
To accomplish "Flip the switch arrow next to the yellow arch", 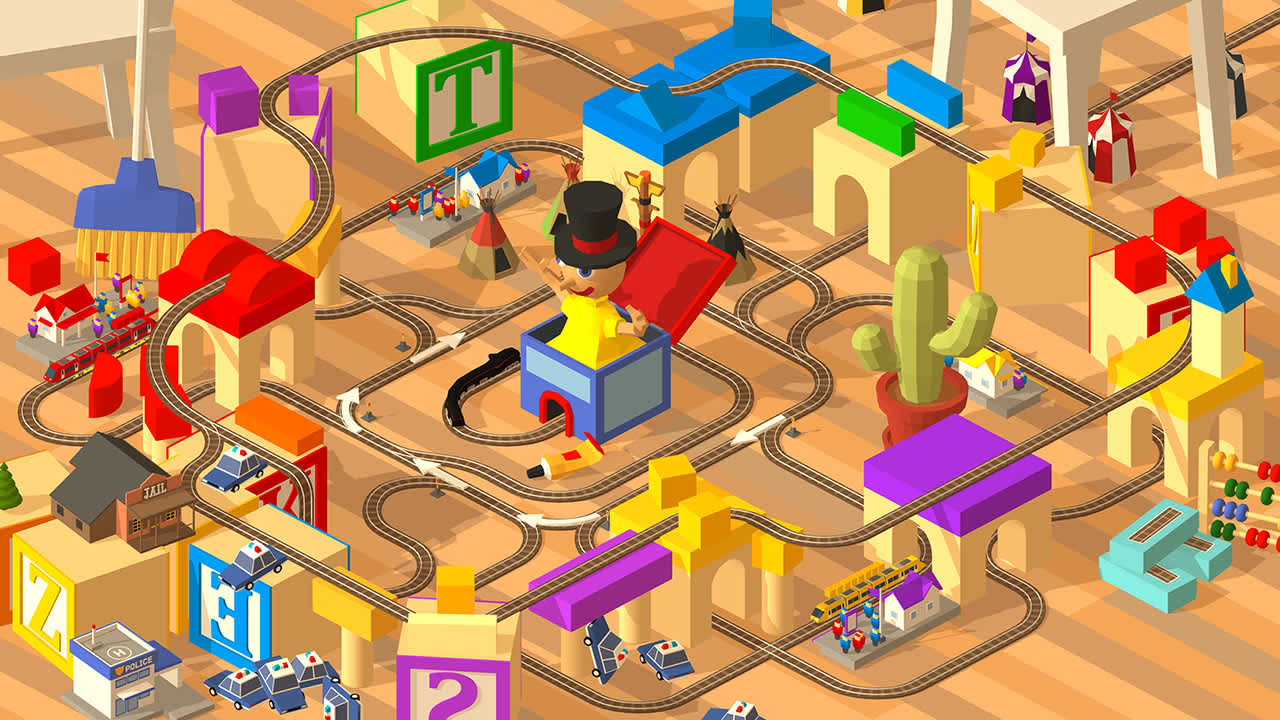I will pos(558,519).
